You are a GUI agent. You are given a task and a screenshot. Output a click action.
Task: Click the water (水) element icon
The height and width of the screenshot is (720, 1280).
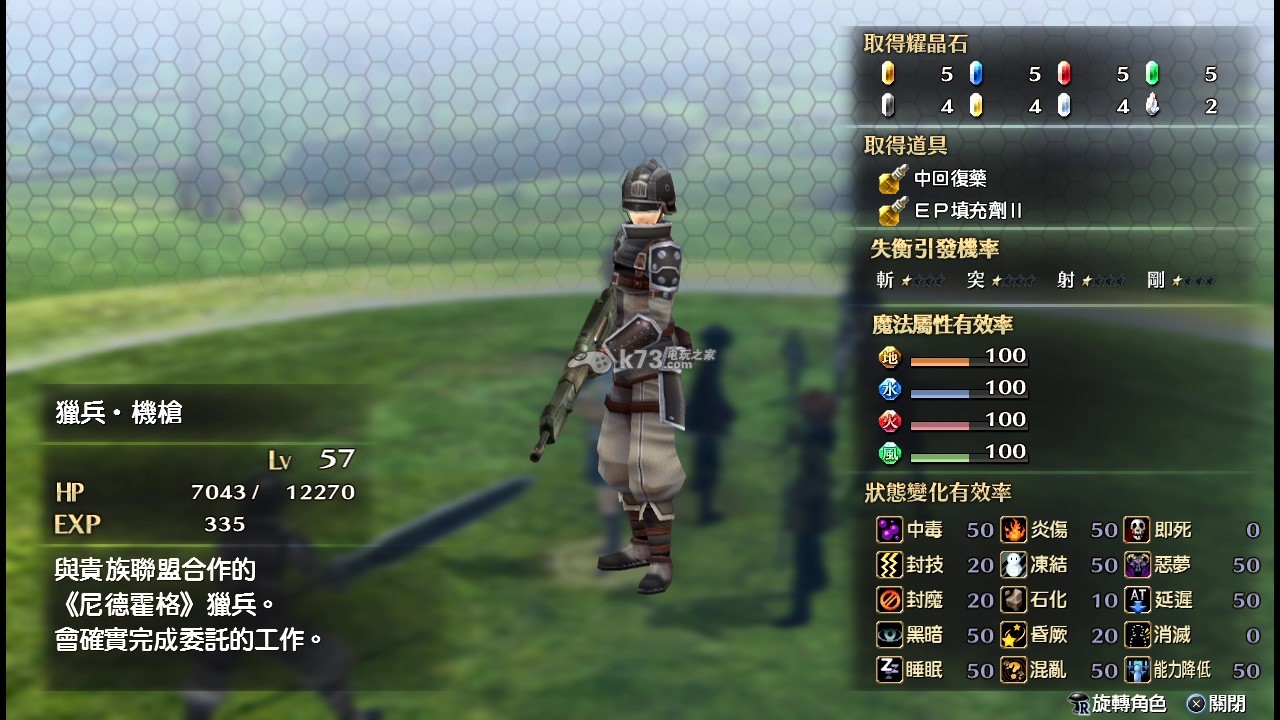point(889,389)
